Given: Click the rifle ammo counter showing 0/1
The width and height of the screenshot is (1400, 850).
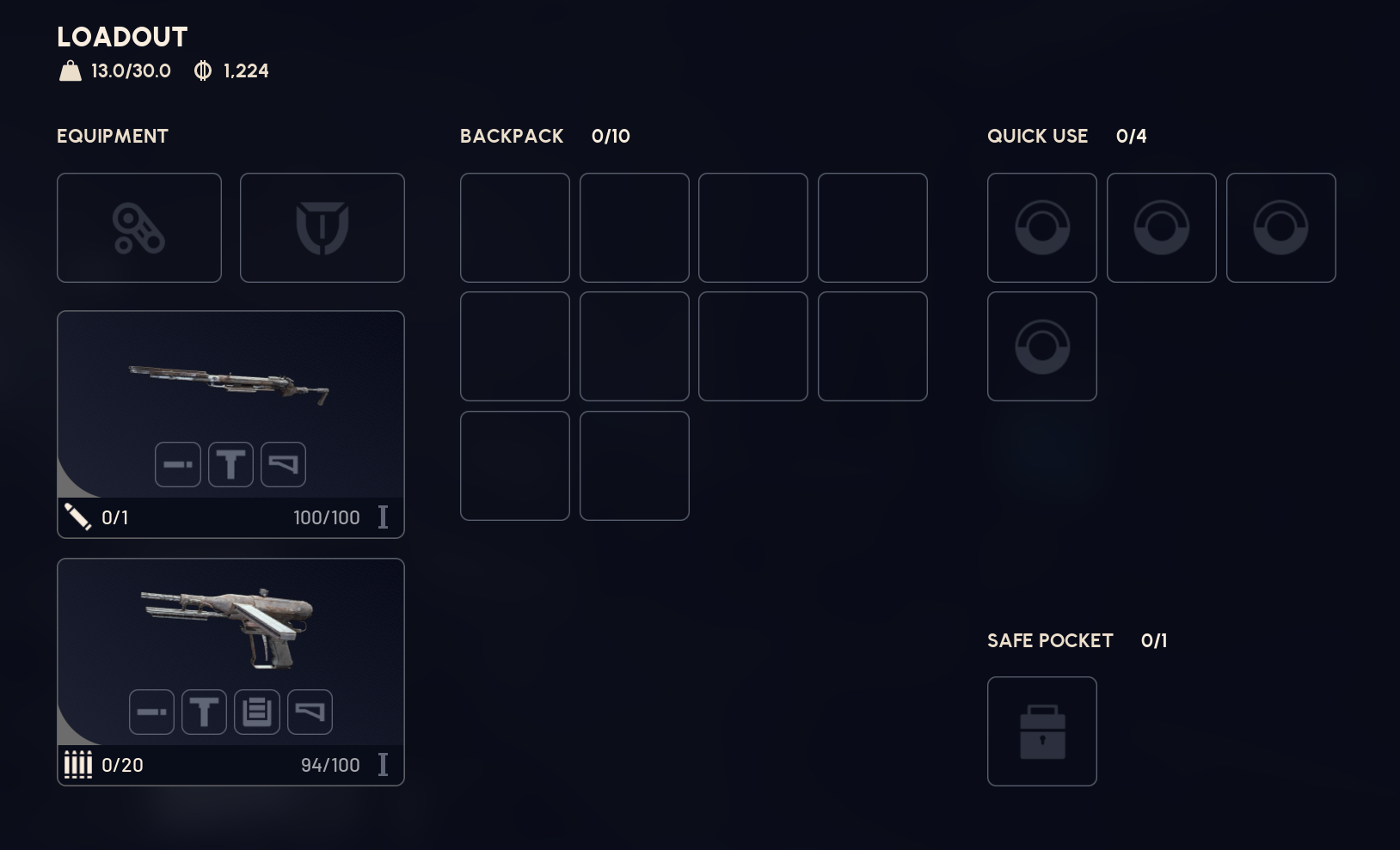Looking at the screenshot, I should pos(114,517).
